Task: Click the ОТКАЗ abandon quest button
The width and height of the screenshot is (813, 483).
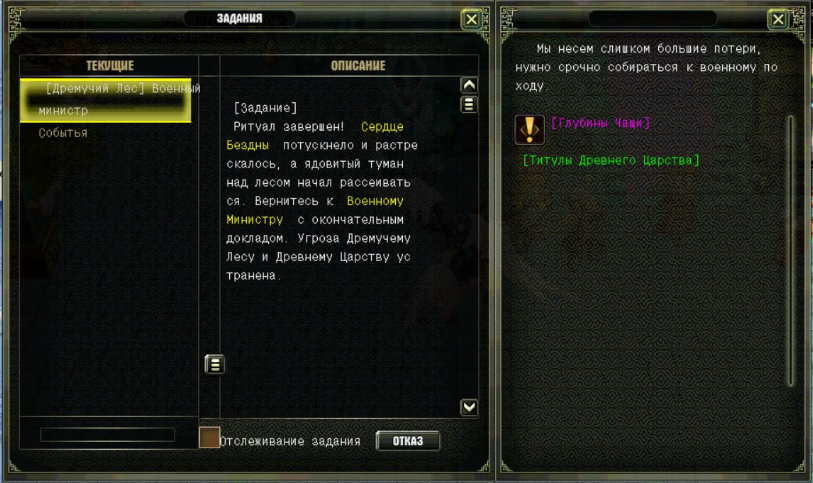Action: pyautogui.click(x=408, y=441)
